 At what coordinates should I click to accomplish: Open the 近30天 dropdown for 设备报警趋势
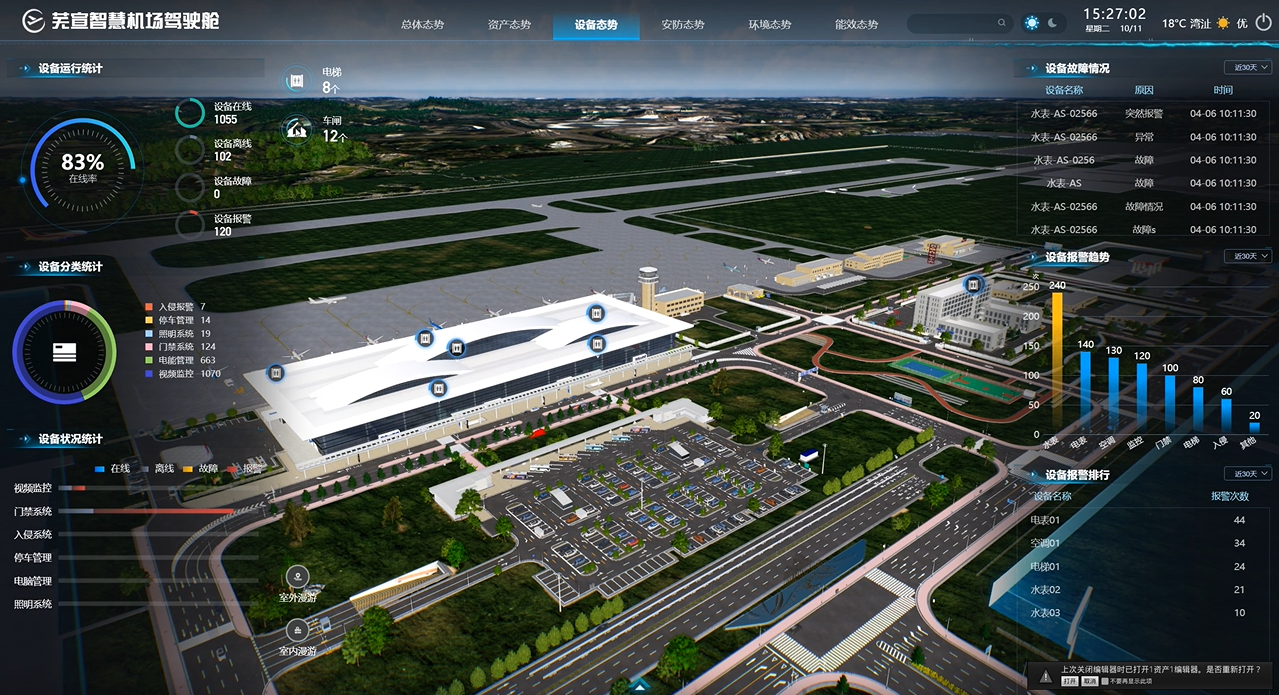point(1247,256)
